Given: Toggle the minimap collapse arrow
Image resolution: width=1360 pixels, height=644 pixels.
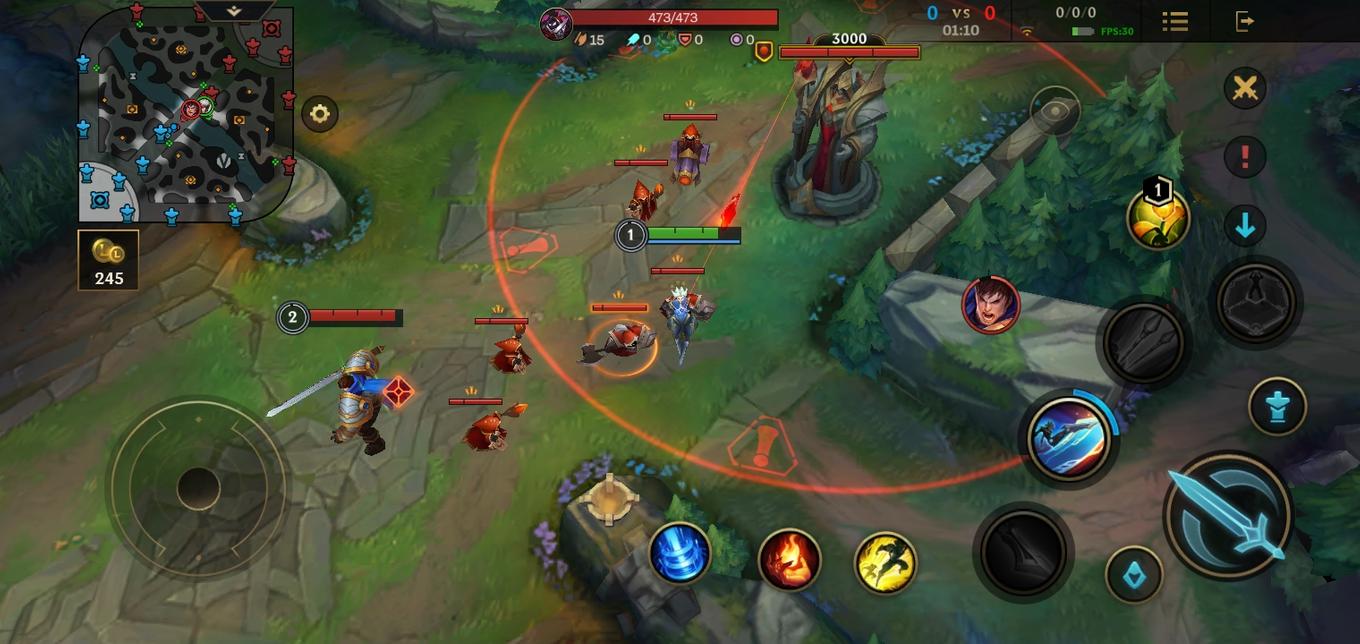Looking at the screenshot, I should pos(234,11).
